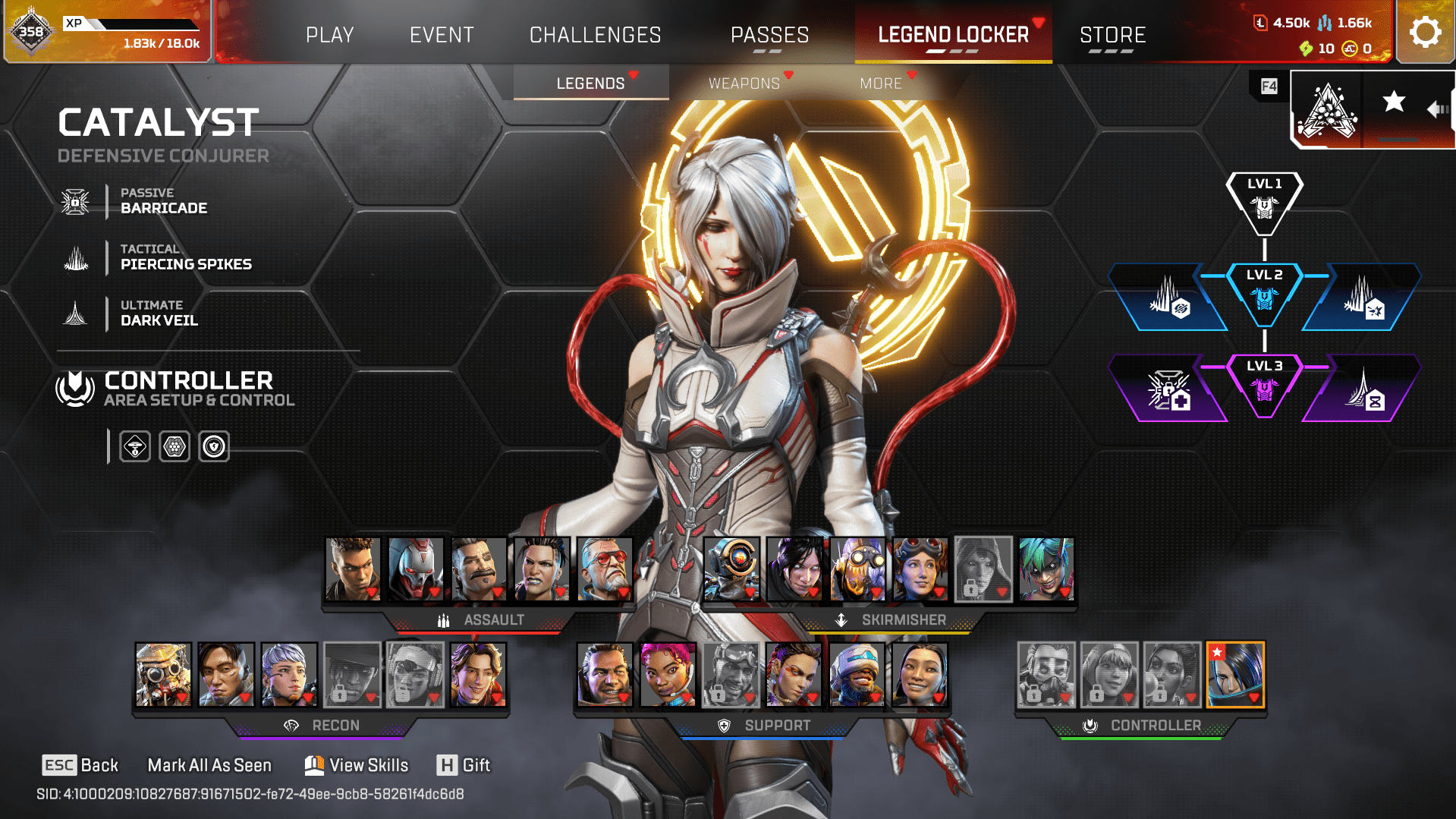Select the highlighted Catalyst portrait thumbnail
The width and height of the screenshot is (1456, 819).
point(1234,675)
